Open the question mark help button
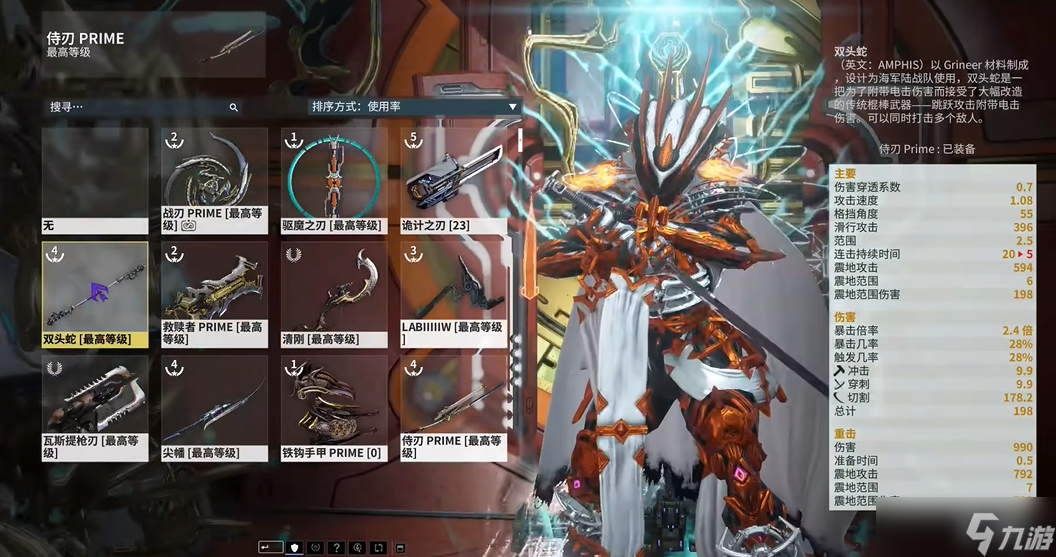1056x557 pixels. tap(337, 547)
